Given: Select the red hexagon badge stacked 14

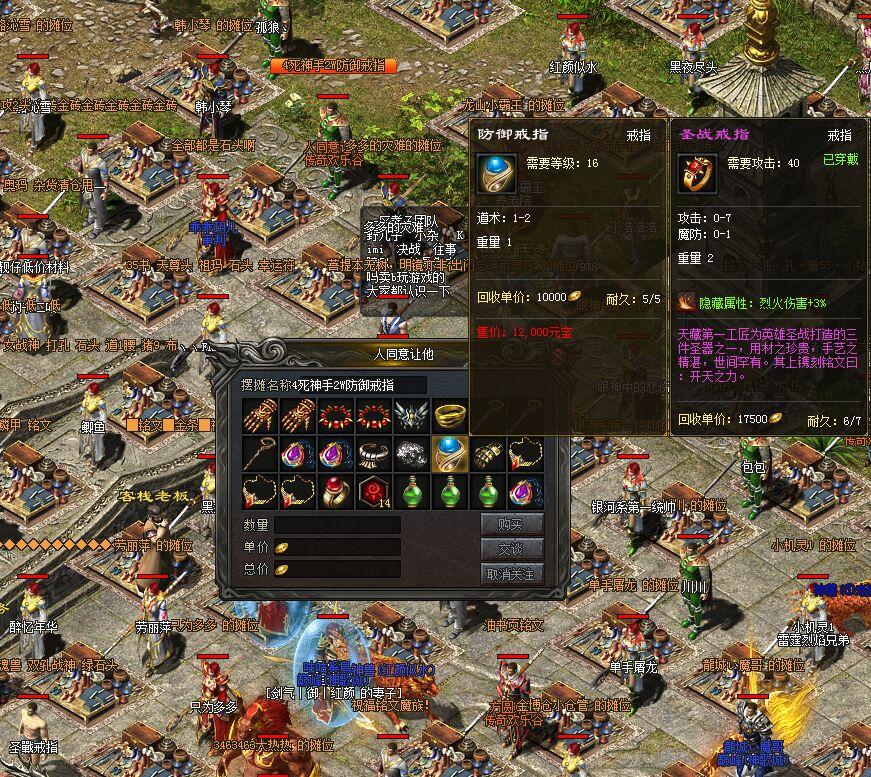Looking at the screenshot, I should click(x=372, y=491).
